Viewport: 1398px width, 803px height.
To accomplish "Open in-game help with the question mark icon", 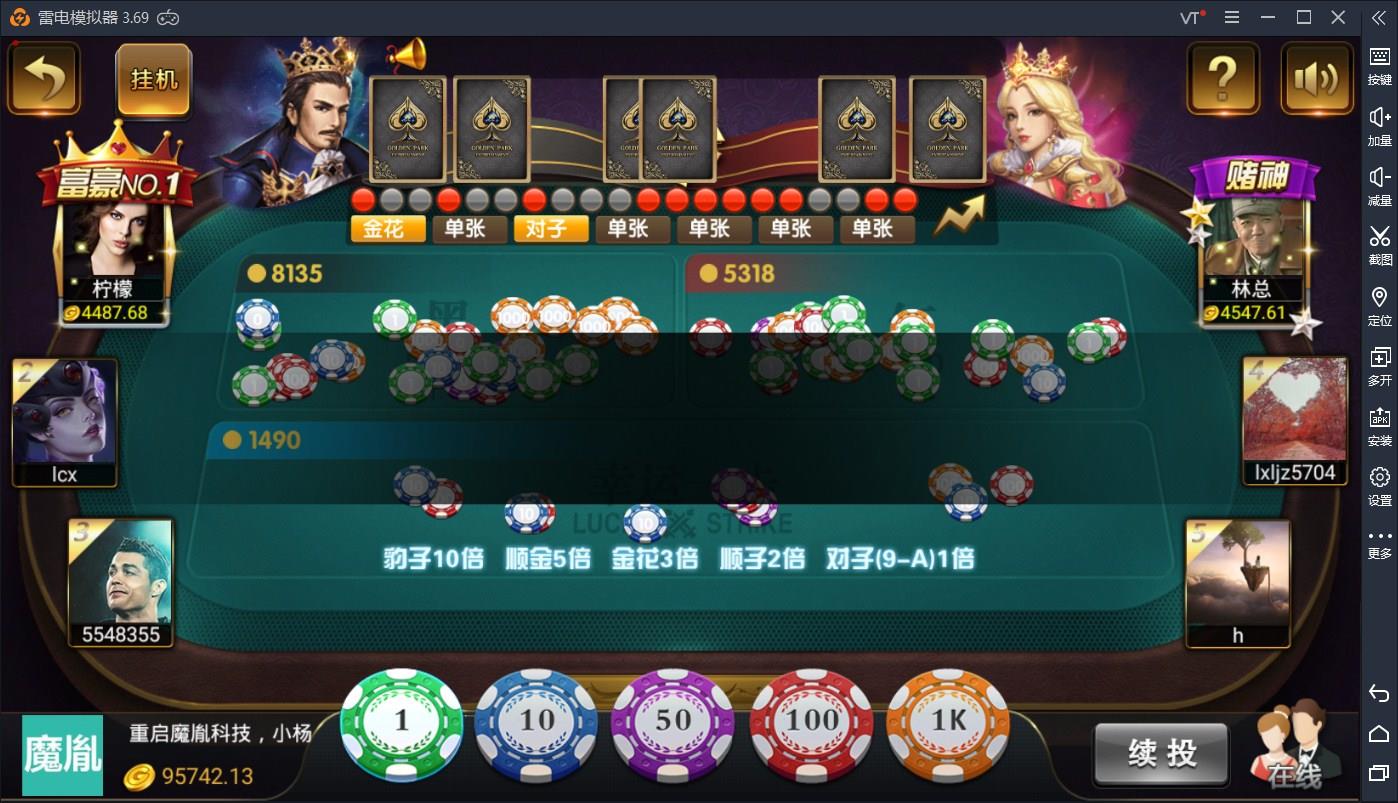I will pyautogui.click(x=1222, y=78).
